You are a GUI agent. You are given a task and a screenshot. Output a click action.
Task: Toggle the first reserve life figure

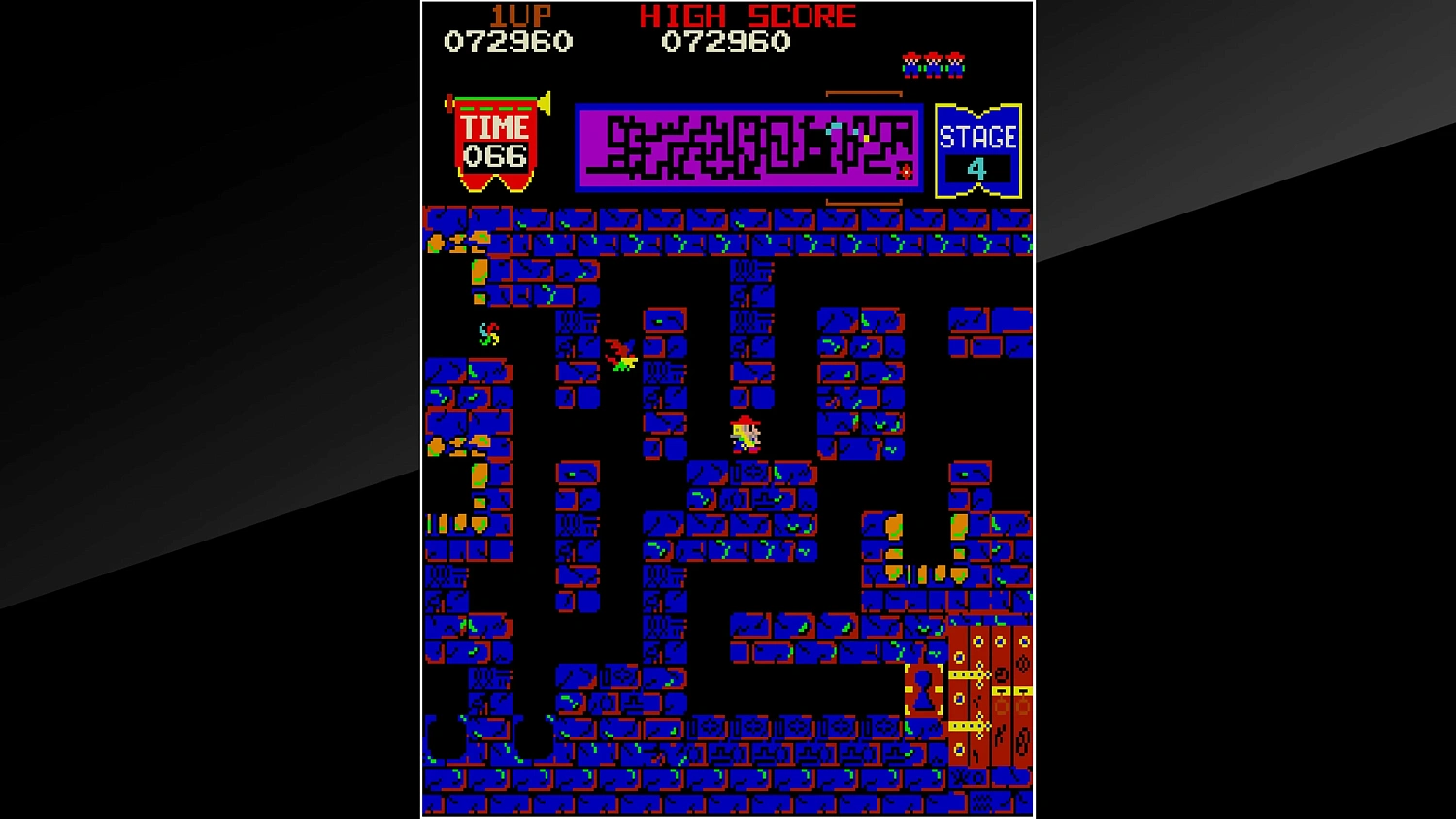point(910,65)
